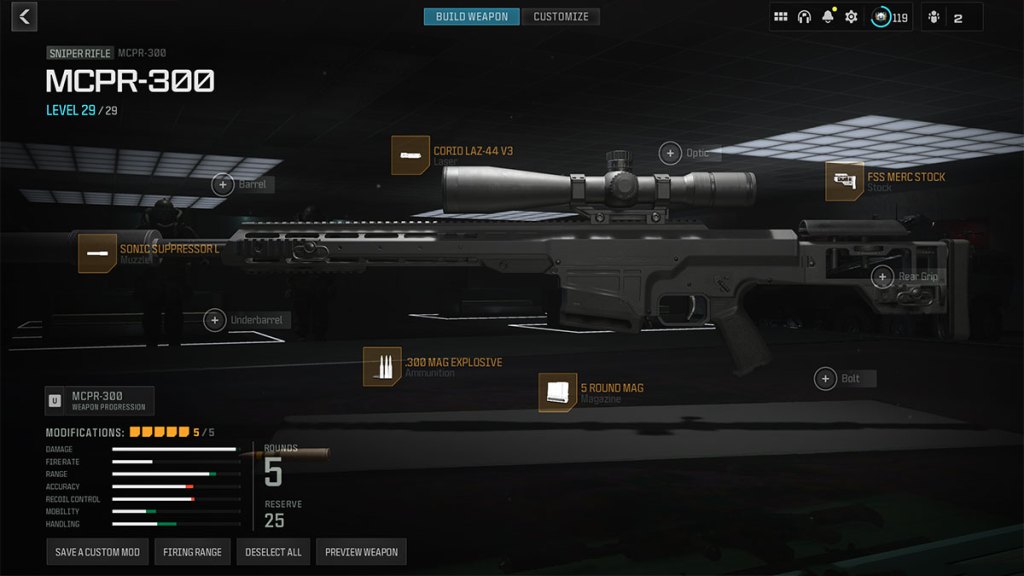Enter the Firing Range
Viewport: 1024px width, 576px height.
(x=193, y=552)
